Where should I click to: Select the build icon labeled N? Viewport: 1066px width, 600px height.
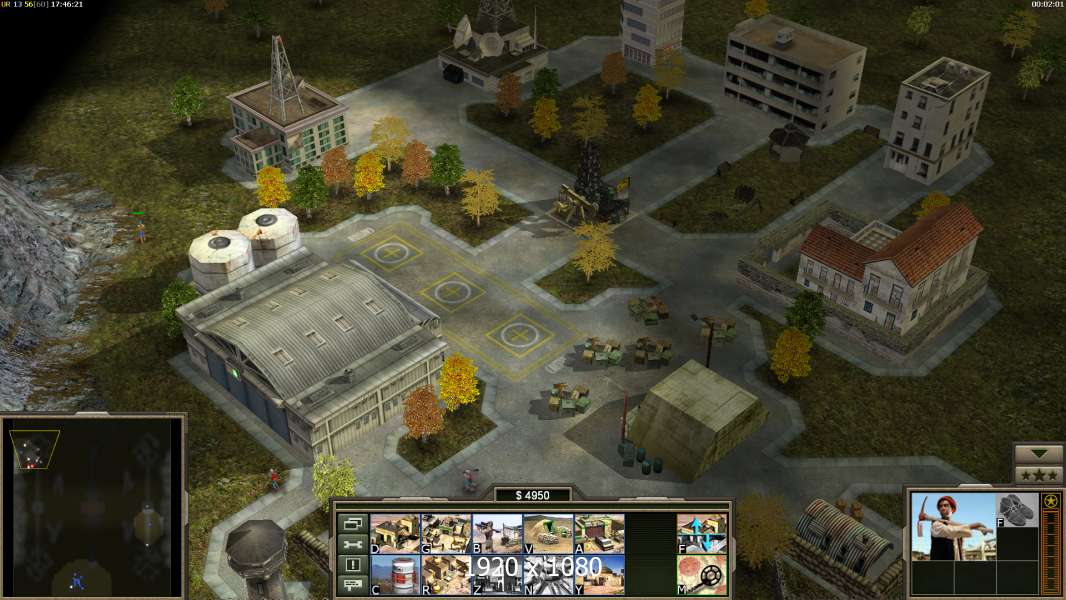(x=548, y=575)
